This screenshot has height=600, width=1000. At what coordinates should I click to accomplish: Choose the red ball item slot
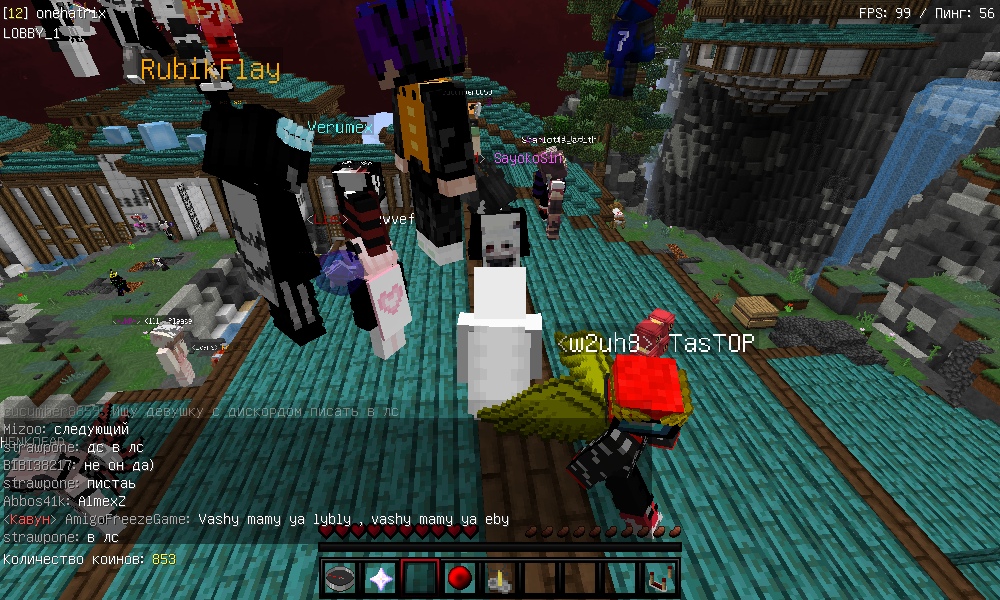pos(460,578)
